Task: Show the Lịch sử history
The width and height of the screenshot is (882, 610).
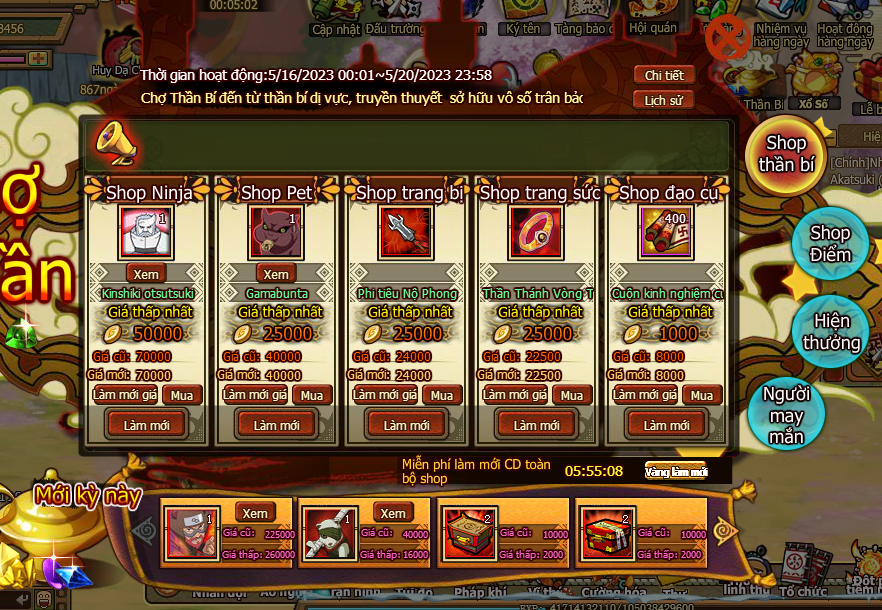Action: tap(663, 100)
